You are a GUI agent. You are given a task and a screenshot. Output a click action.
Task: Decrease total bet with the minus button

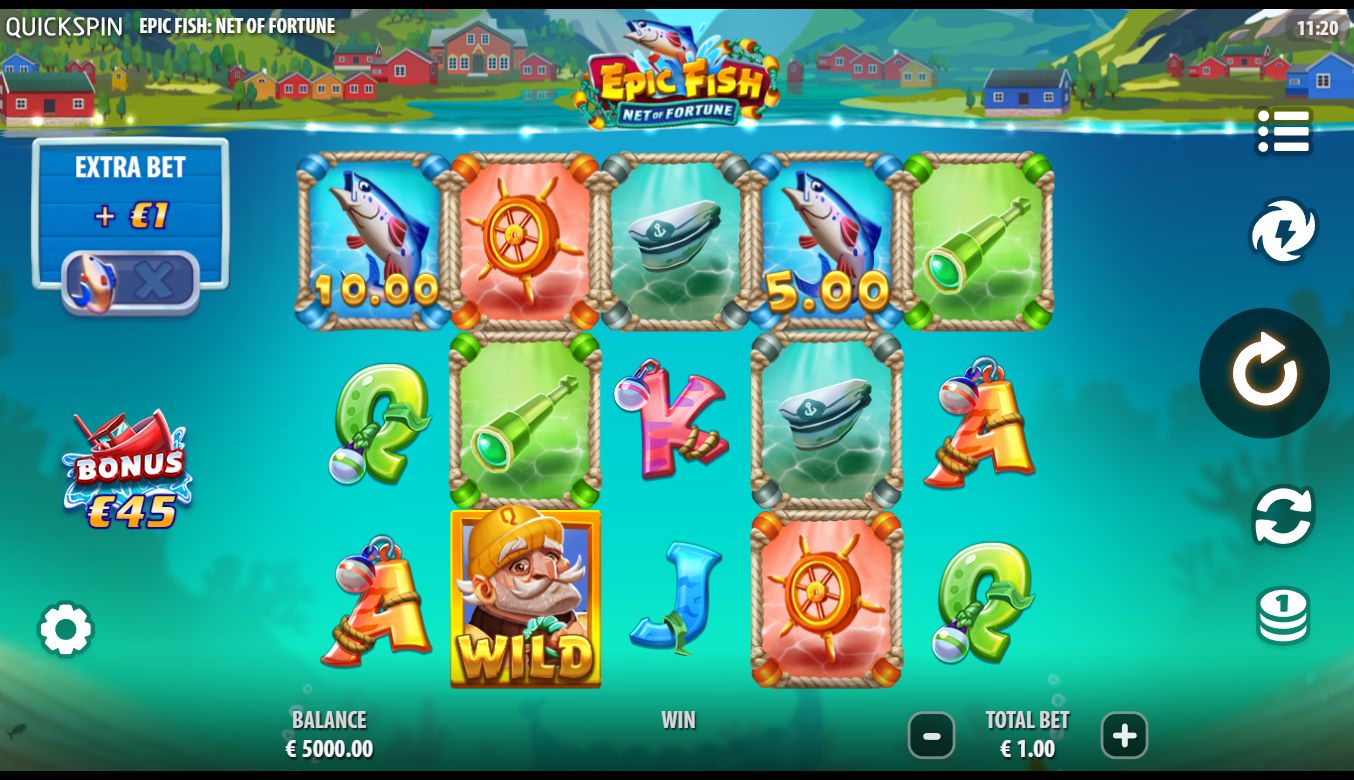tap(931, 737)
